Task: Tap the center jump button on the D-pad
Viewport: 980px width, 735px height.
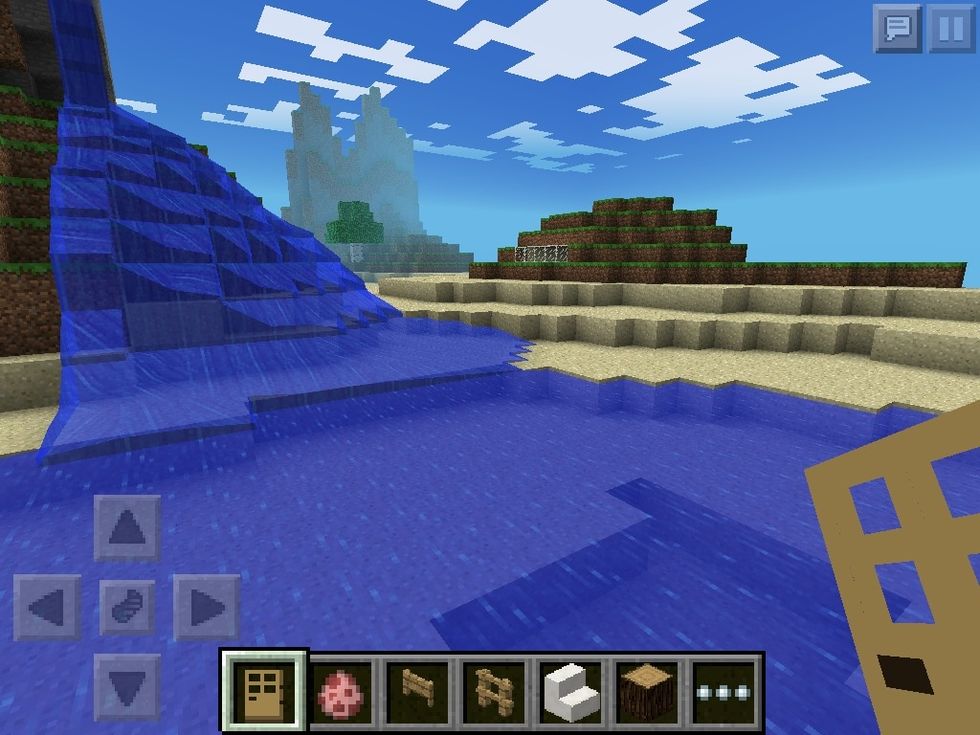Action: click(127, 607)
